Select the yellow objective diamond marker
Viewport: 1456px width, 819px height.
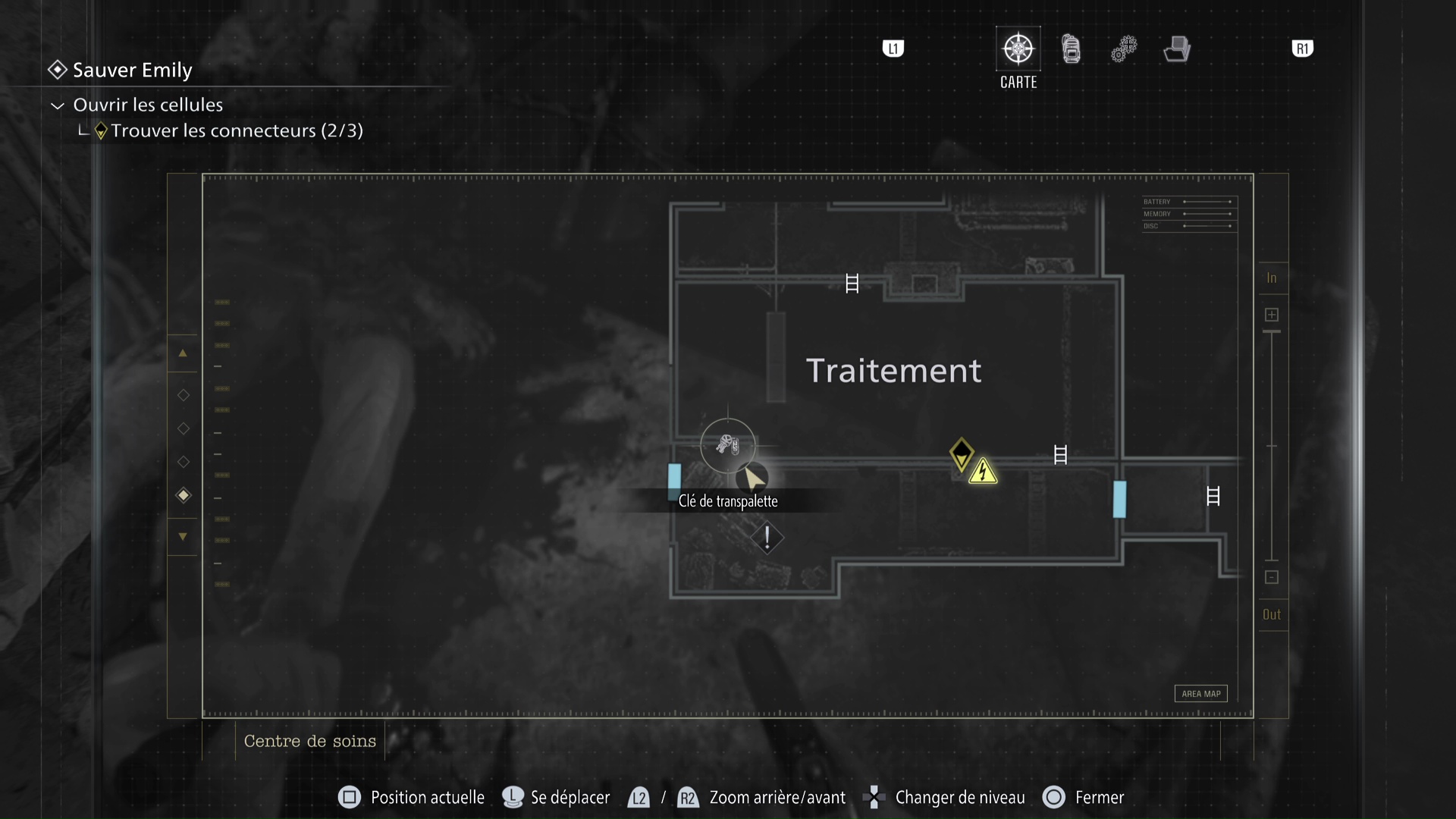click(962, 453)
